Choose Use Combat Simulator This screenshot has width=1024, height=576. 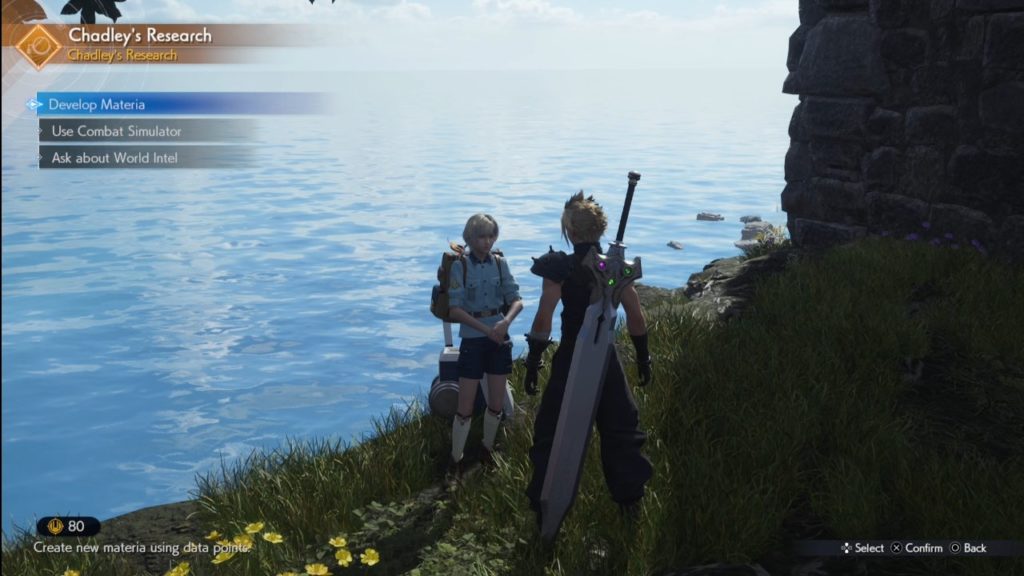pyautogui.click(x=115, y=131)
